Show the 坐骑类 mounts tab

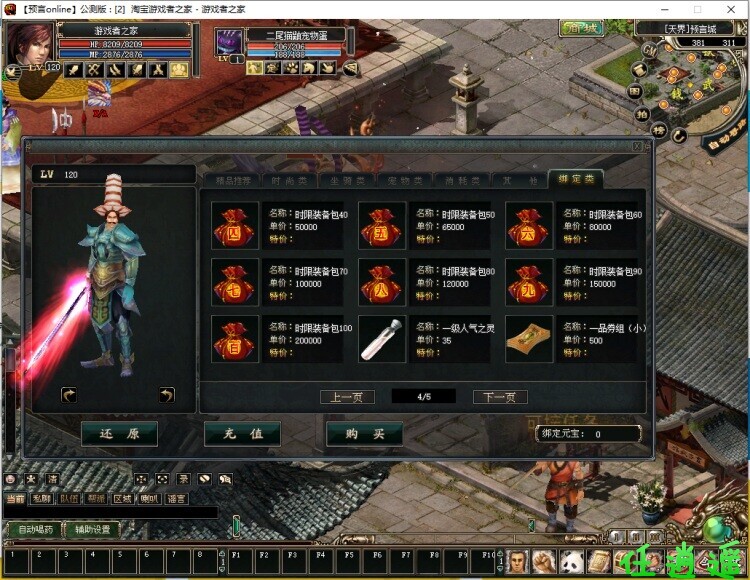tap(347, 180)
